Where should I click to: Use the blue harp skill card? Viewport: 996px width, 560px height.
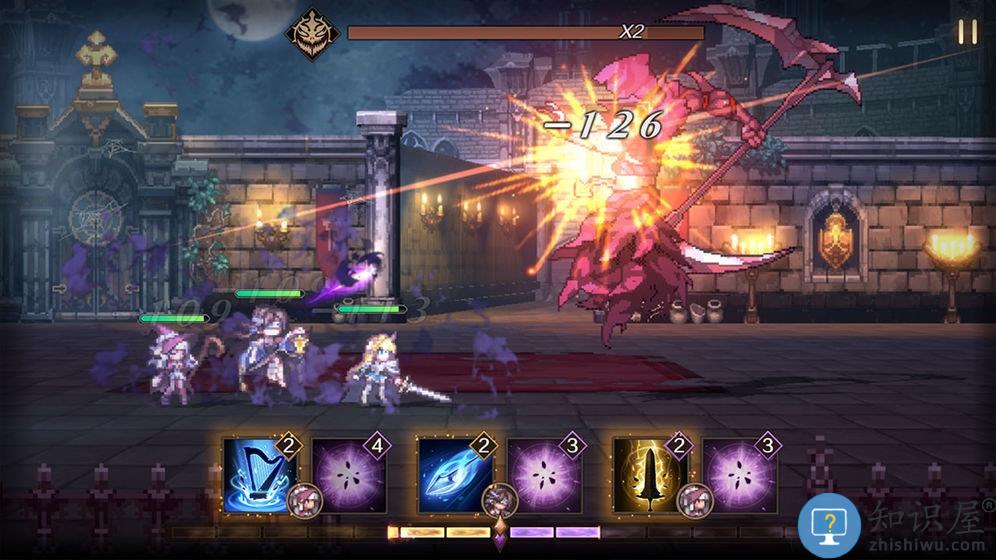[x=258, y=474]
